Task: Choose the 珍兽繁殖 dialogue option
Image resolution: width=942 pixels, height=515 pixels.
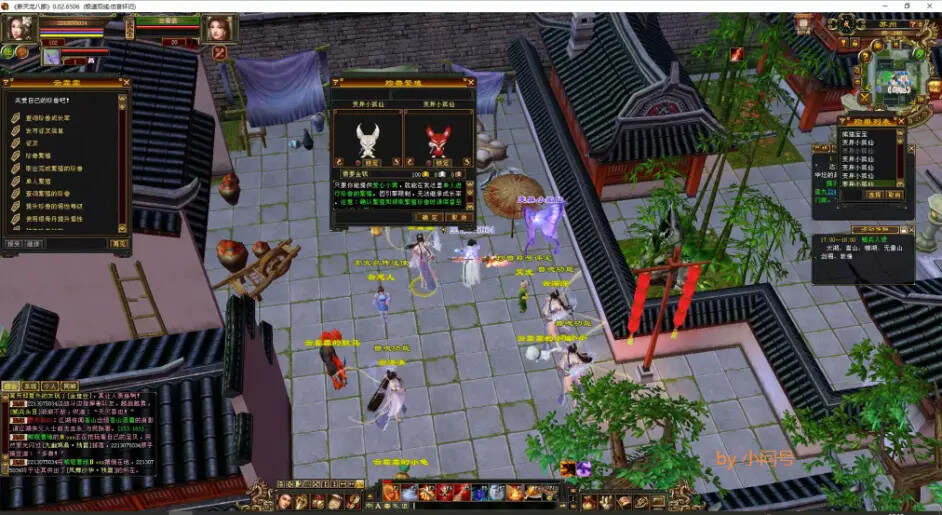Action: 43,156
